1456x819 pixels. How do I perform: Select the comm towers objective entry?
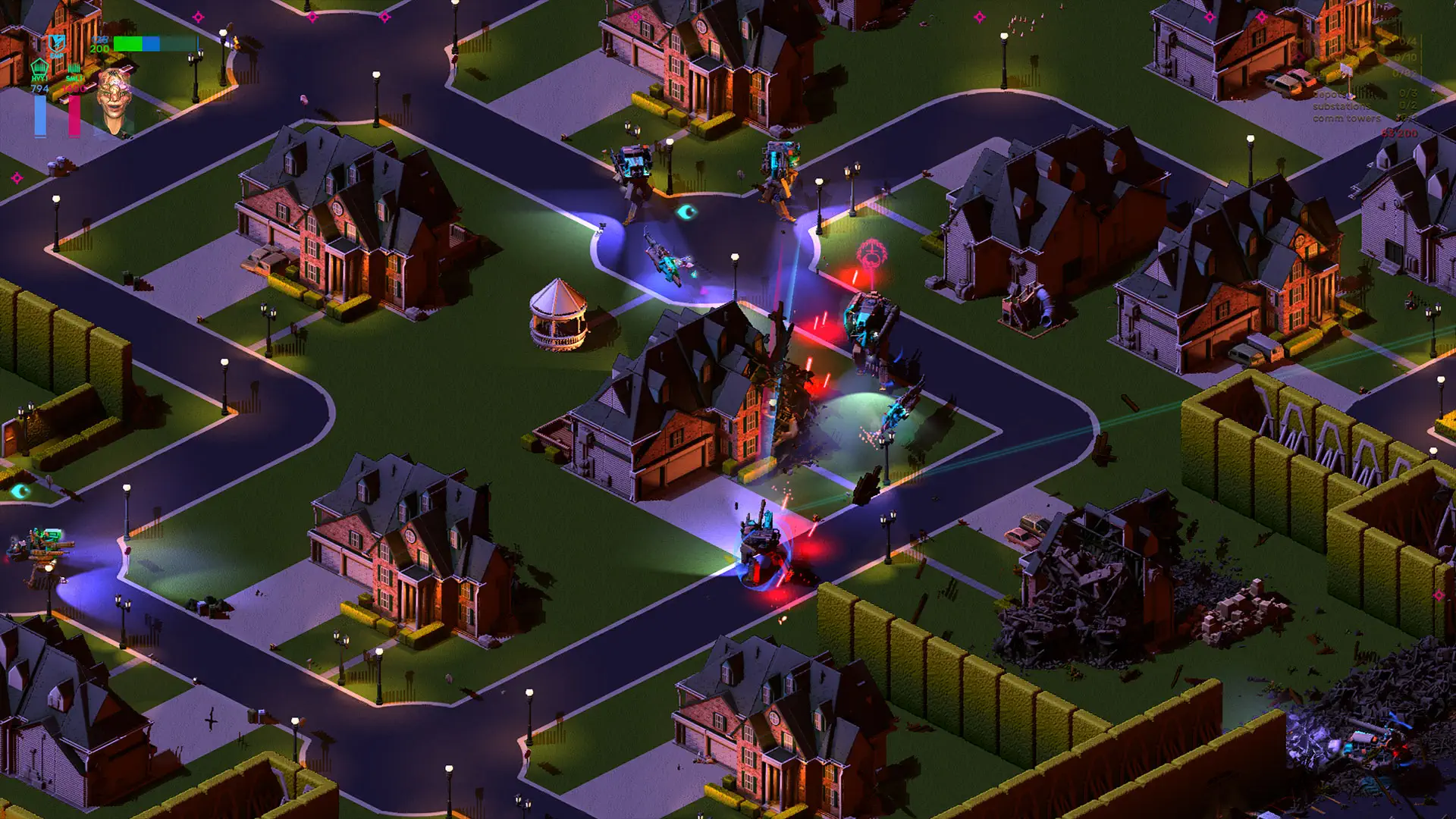[1357, 118]
